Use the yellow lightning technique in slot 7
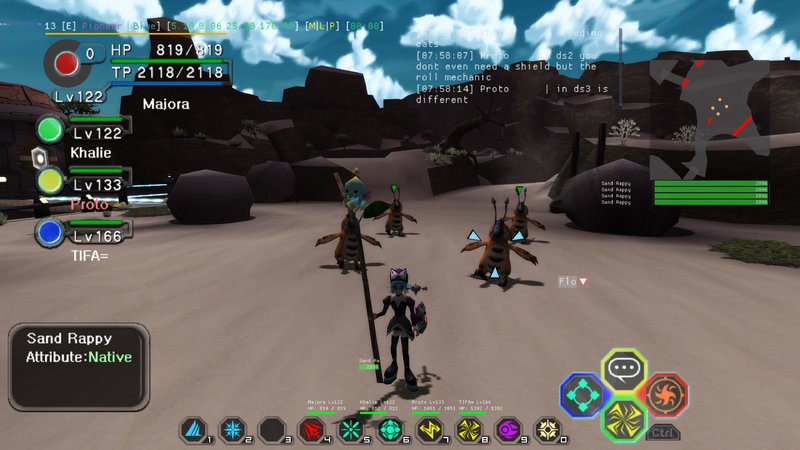This screenshot has height=450, width=800. coord(429,431)
